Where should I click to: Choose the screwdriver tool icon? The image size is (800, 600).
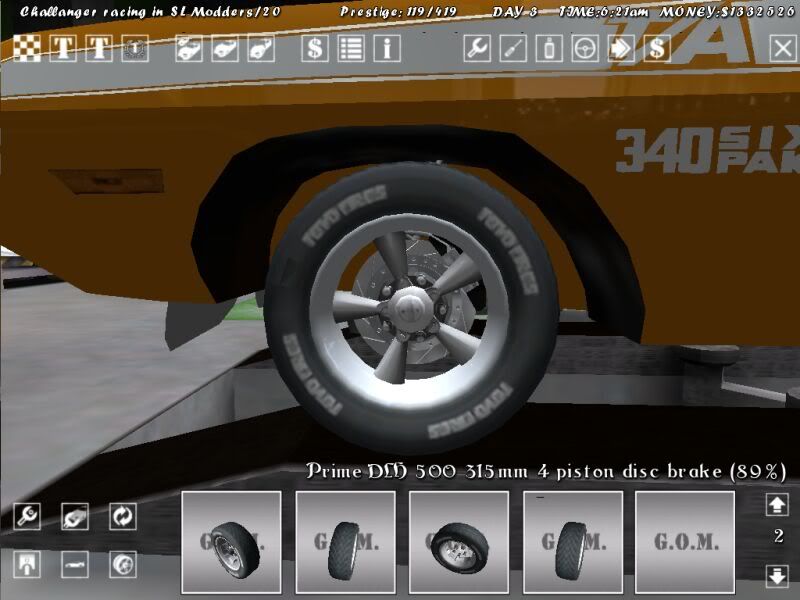513,48
